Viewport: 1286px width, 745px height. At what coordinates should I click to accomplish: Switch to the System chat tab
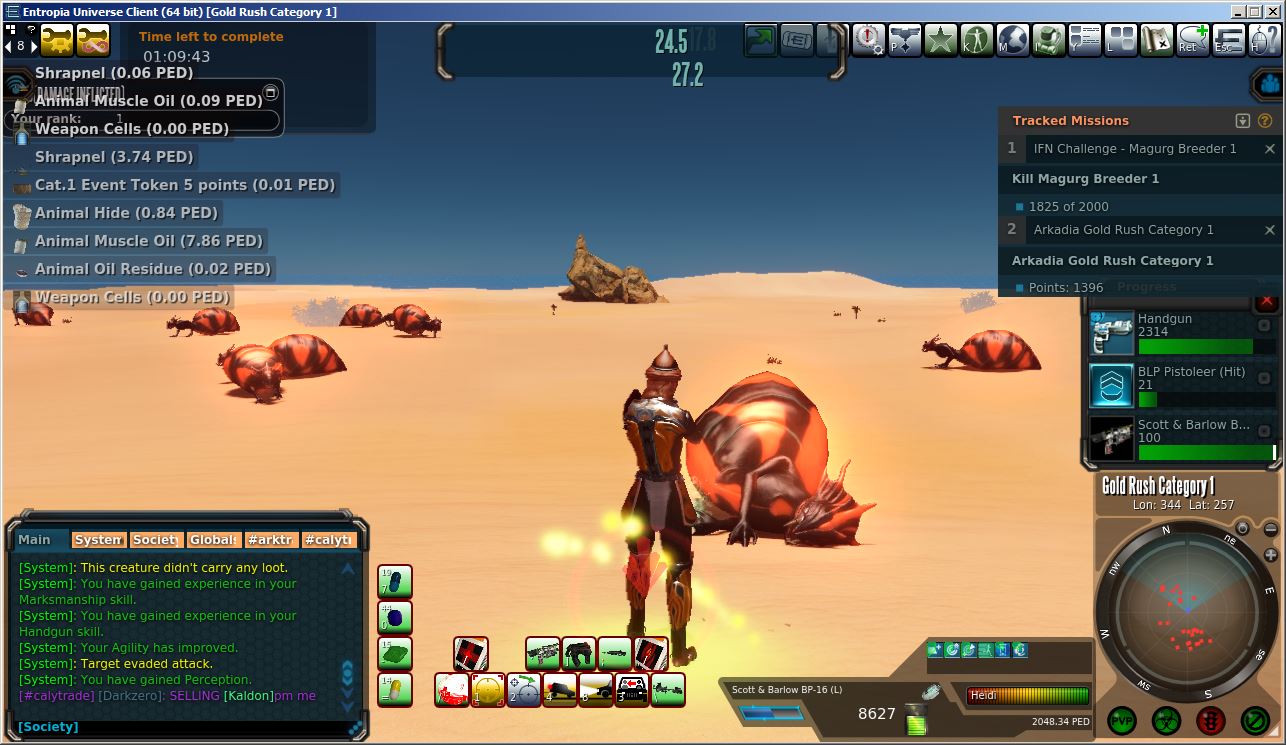(x=98, y=540)
